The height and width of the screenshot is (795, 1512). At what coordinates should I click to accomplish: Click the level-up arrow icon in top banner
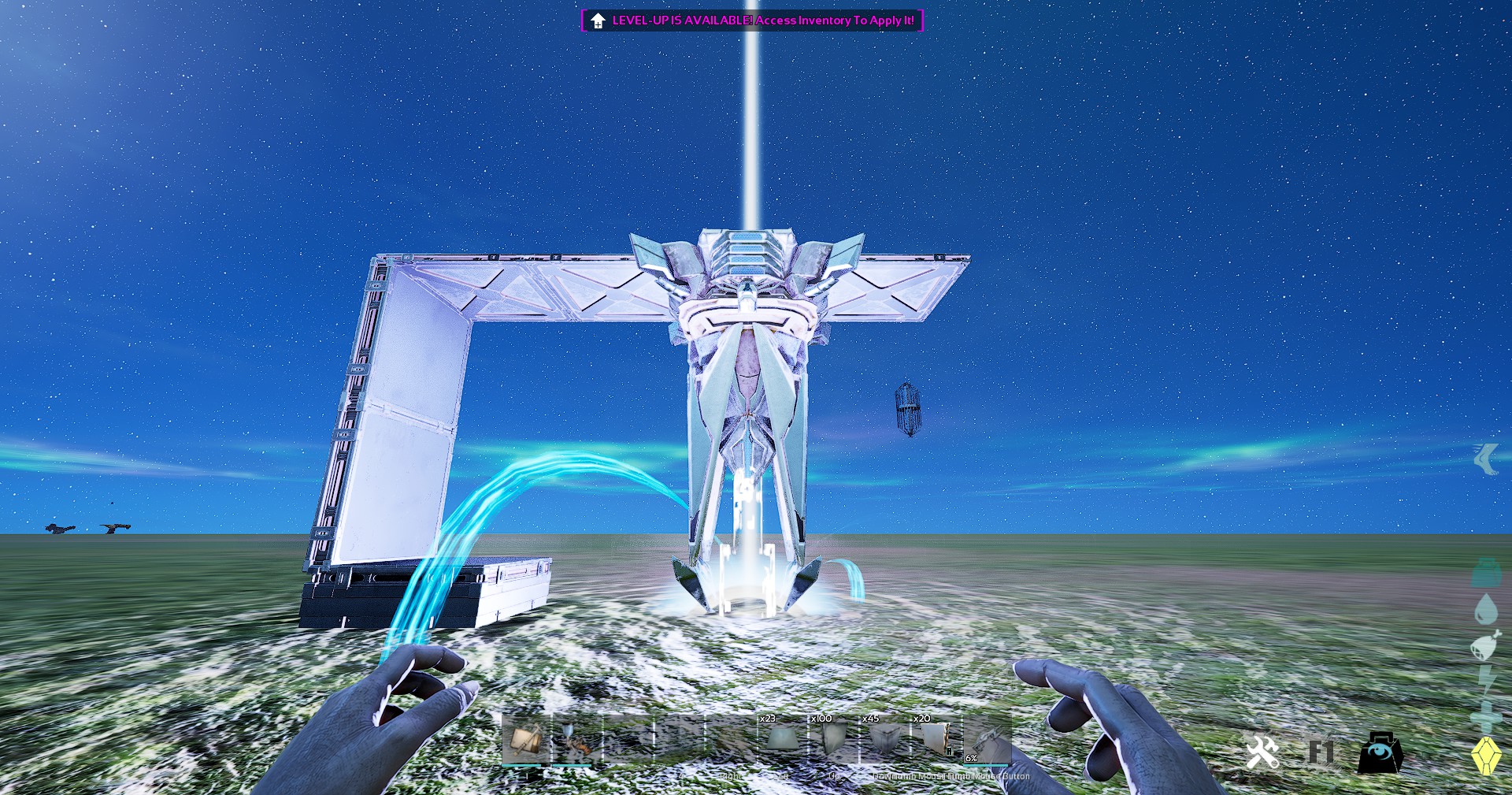pyautogui.click(x=598, y=20)
